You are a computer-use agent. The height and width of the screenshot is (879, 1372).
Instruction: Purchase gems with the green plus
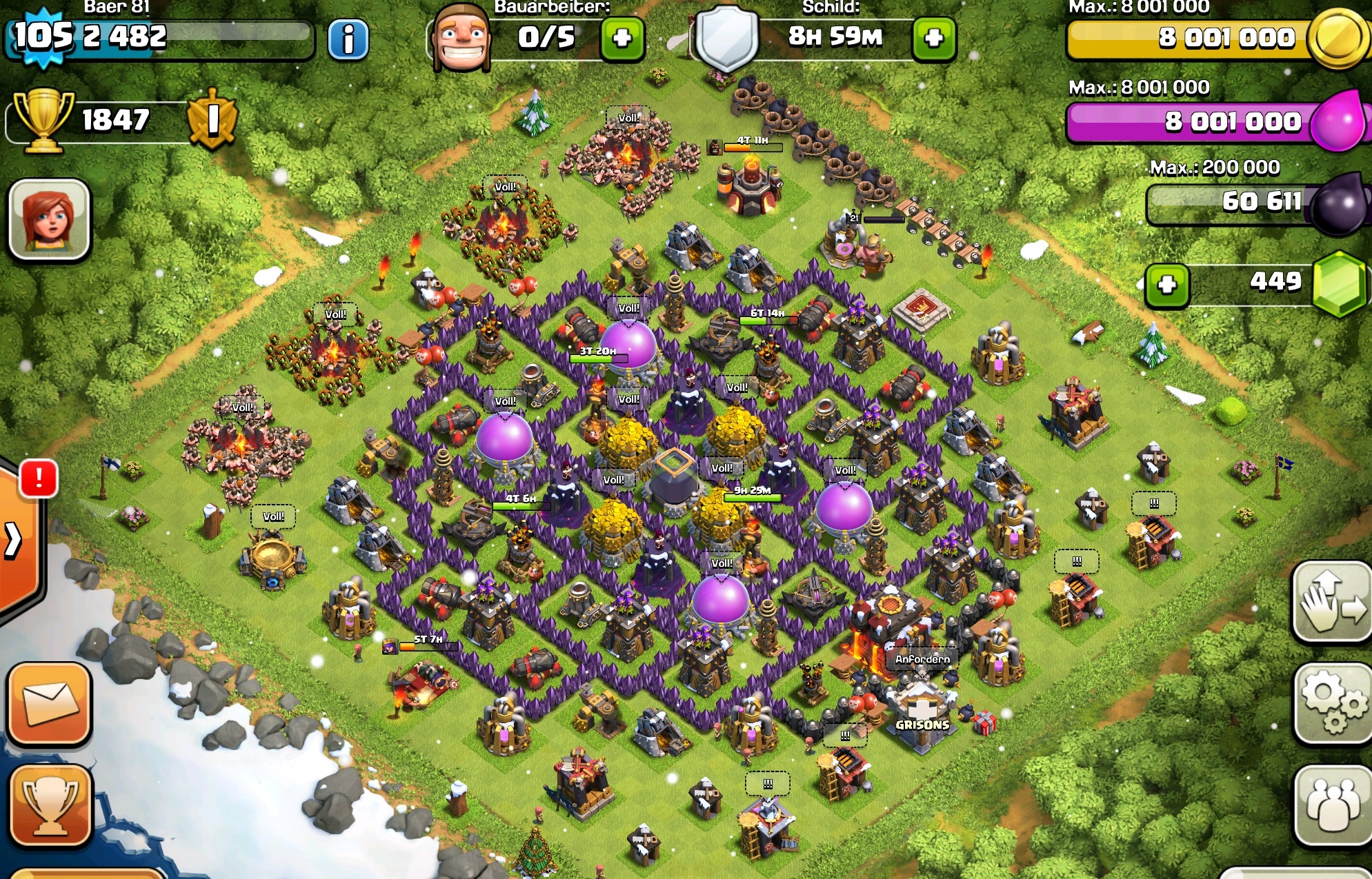1166,285
